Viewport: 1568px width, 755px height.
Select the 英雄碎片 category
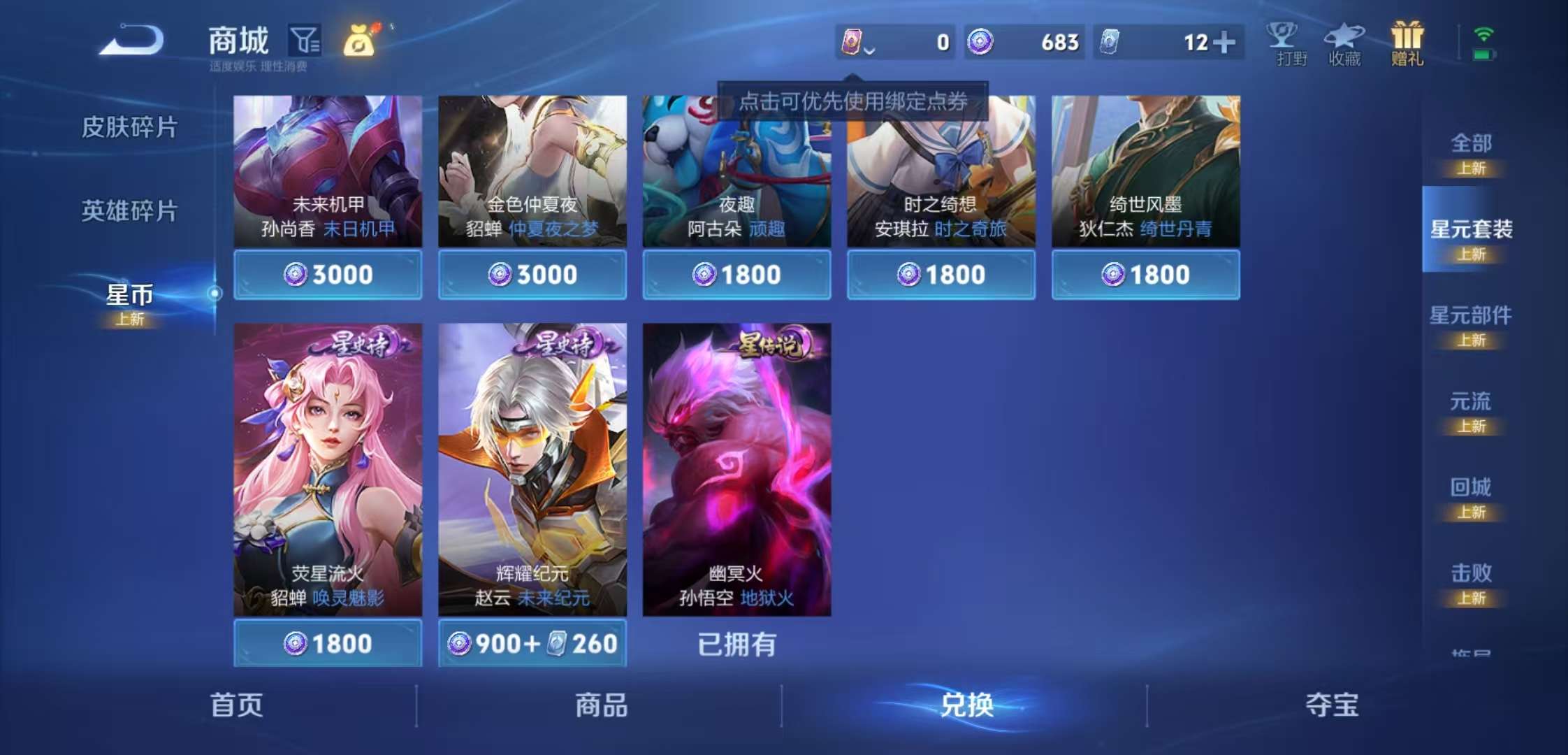coord(129,208)
